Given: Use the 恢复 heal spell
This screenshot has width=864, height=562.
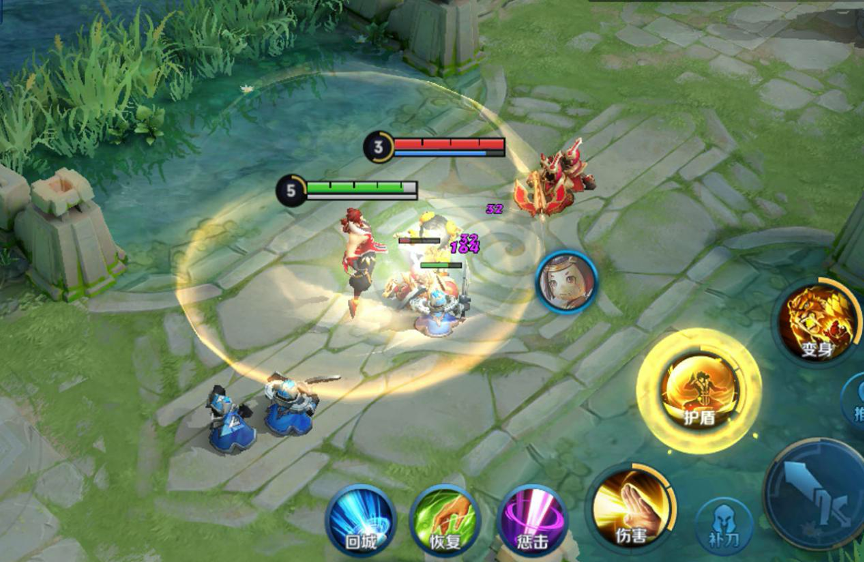Looking at the screenshot, I should click(x=446, y=519).
